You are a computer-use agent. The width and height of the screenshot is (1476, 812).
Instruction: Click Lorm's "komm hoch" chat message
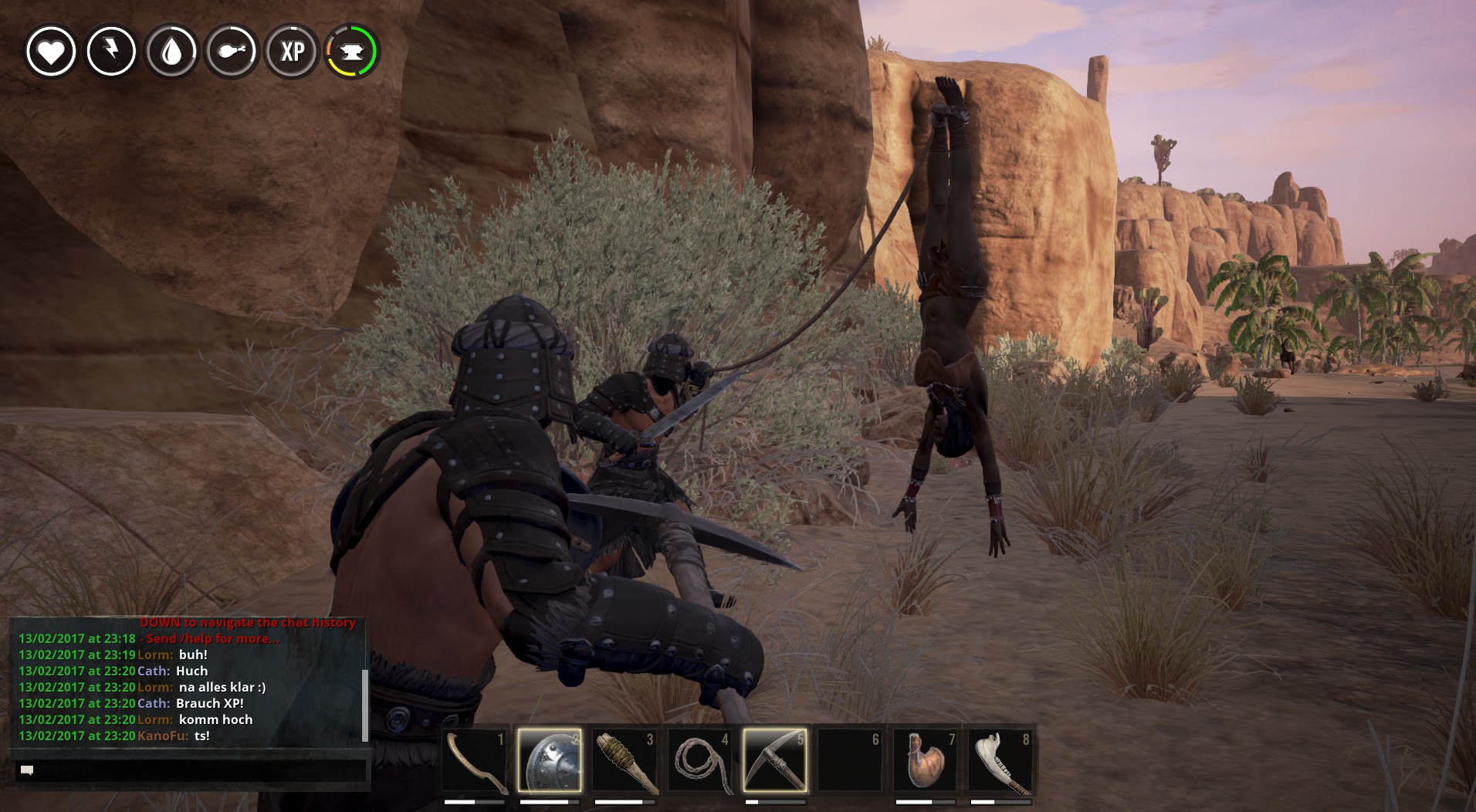[215, 719]
